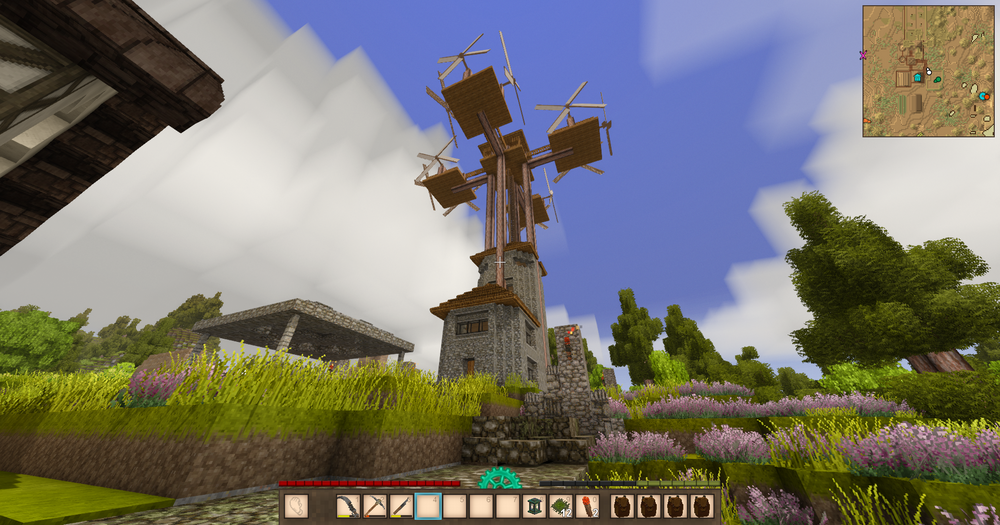The image size is (1000, 525).
Task: Select the scythe in hotbar slot 1
Action: click(x=348, y=507)
